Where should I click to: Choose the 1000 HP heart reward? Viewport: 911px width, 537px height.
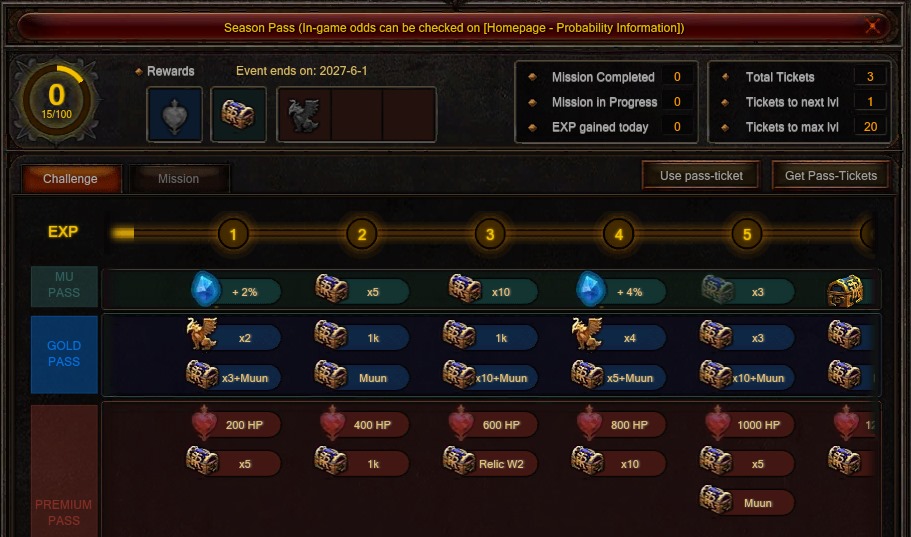point(749,425)
